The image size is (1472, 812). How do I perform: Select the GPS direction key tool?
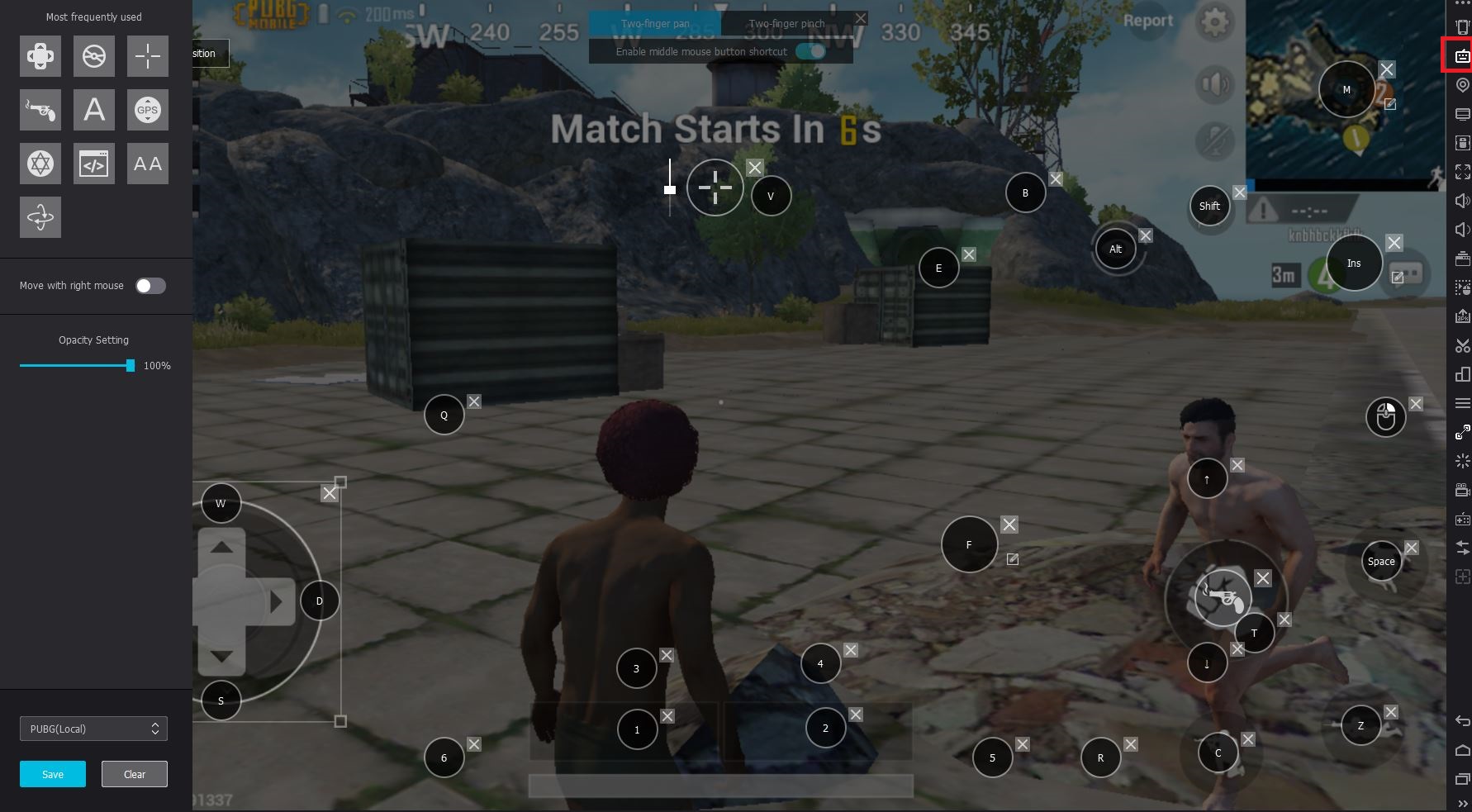click(147, 110)
